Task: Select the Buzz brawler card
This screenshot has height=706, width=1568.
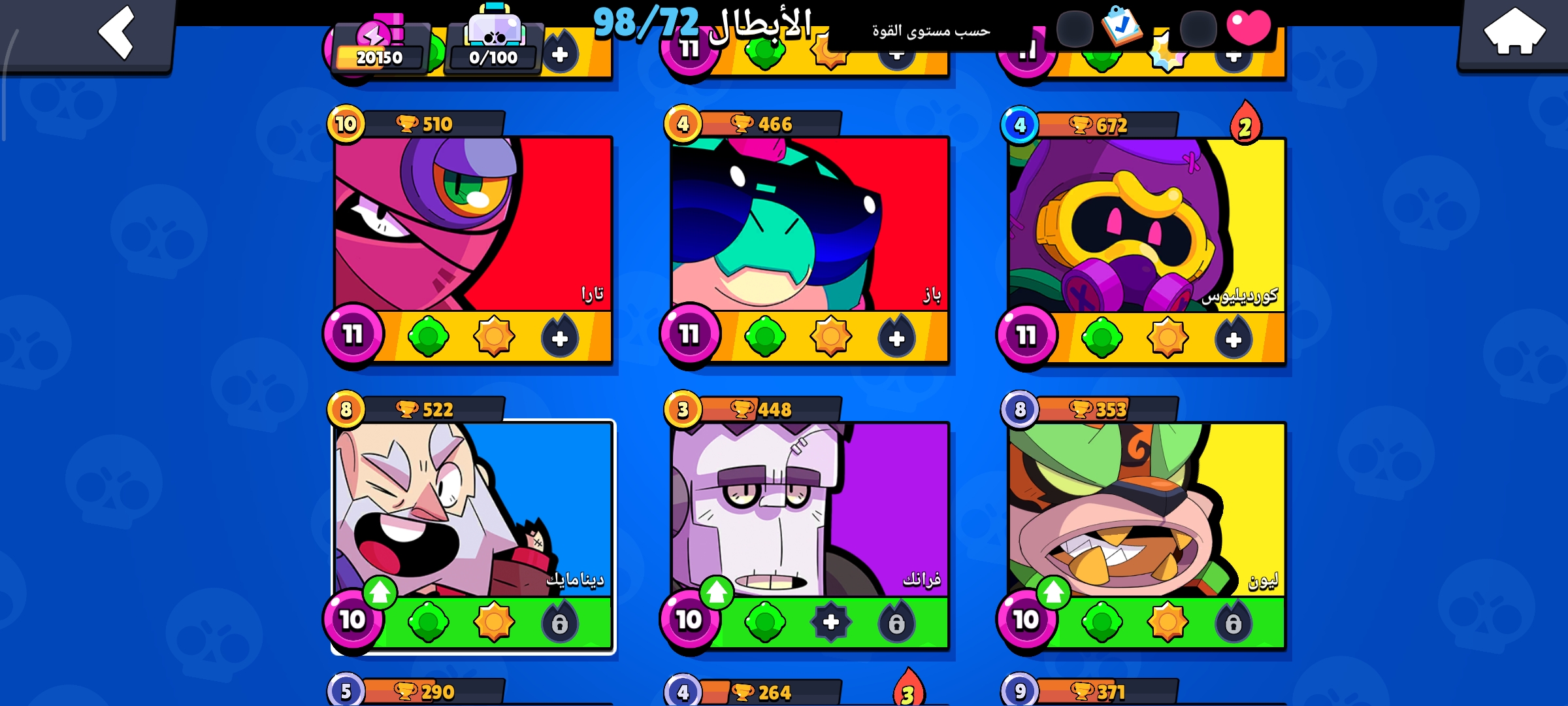Action: tap(810, 224)
